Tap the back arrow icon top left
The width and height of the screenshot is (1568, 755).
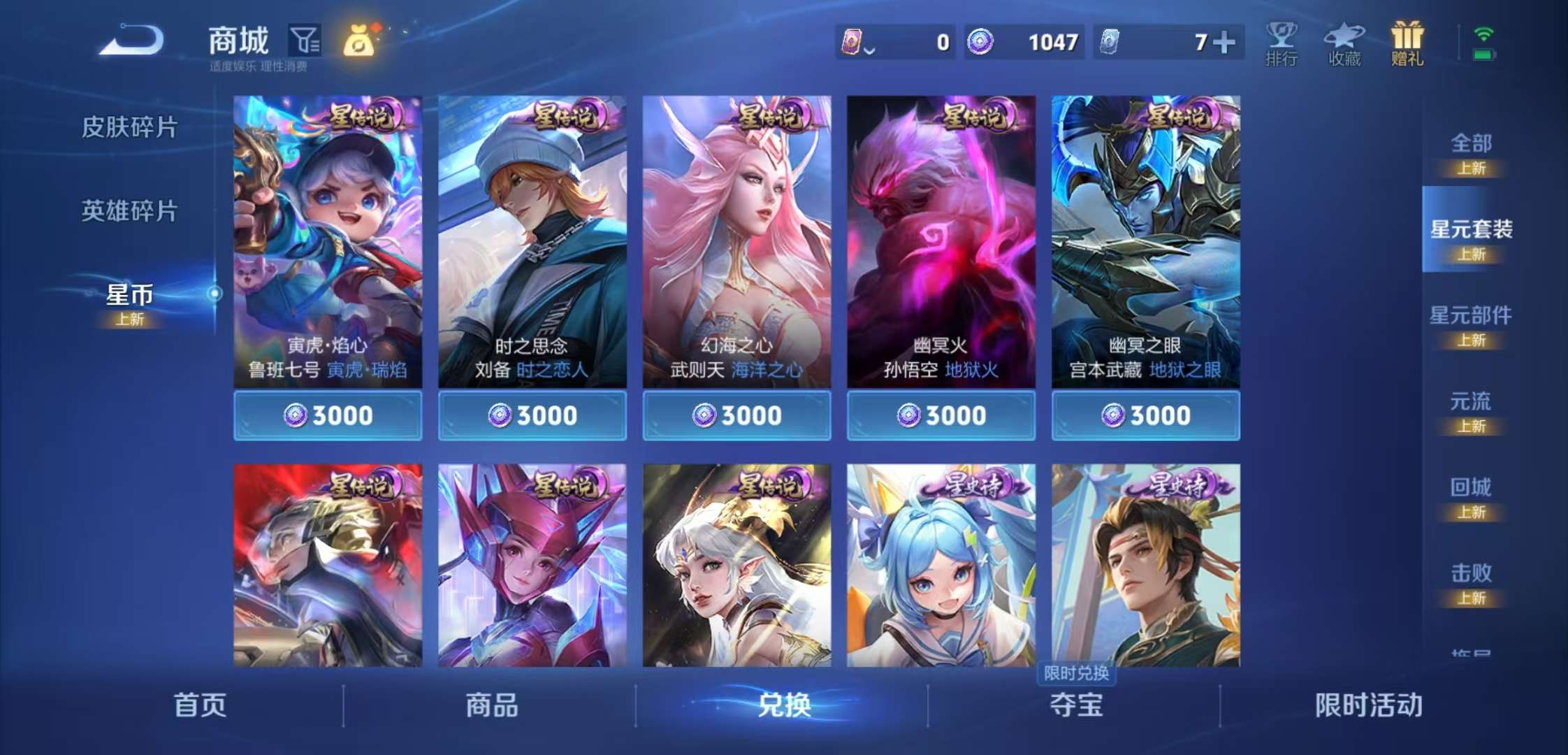(x=129, y=42)
